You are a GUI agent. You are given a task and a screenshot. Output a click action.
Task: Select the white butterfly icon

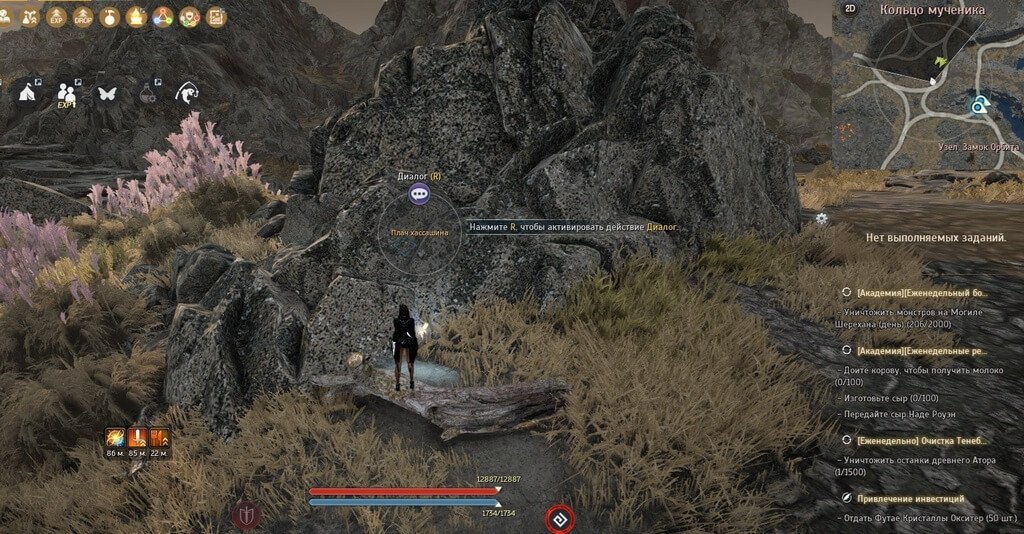pos(107,93)
